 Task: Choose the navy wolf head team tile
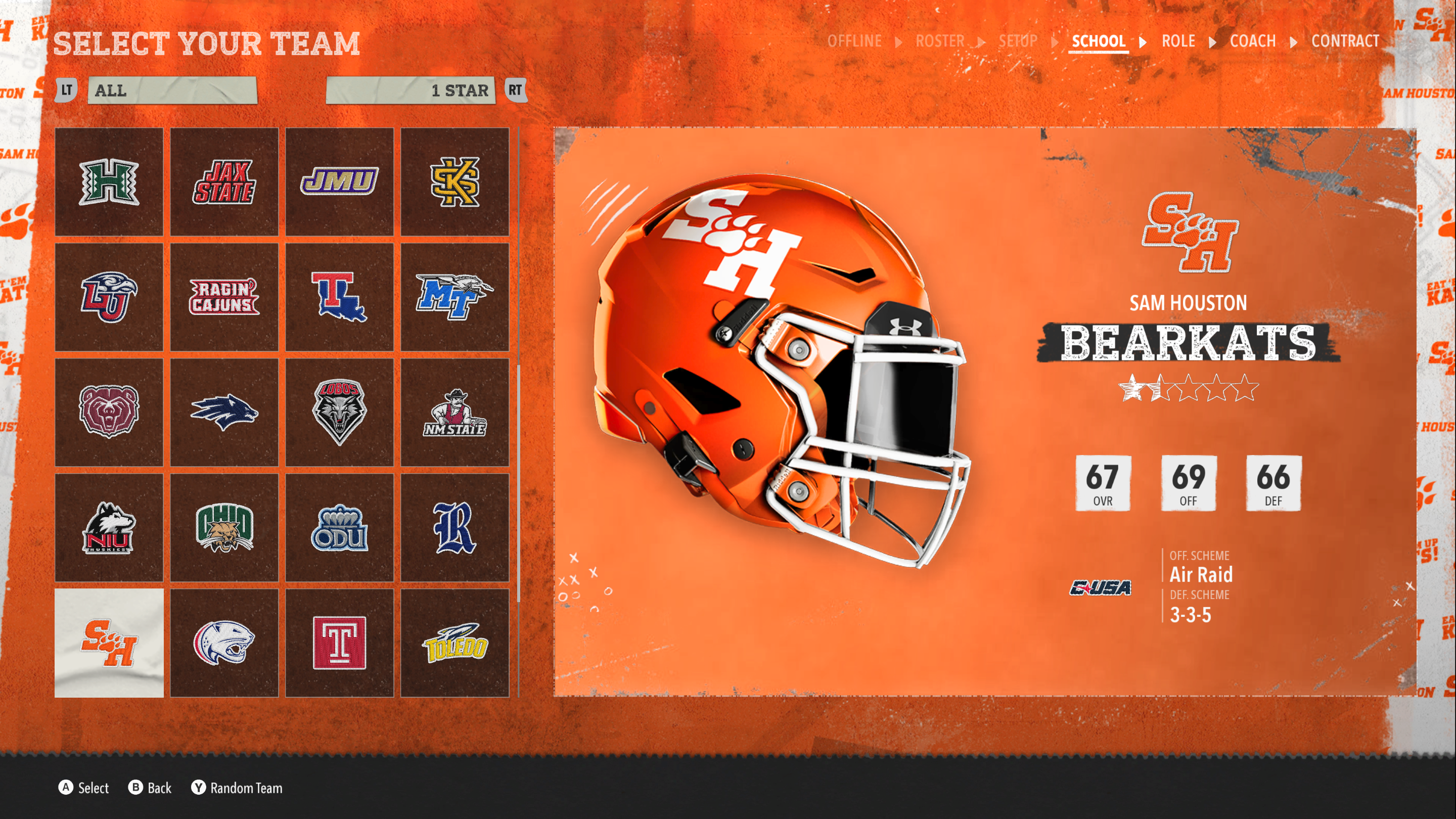tap(224, 413)
